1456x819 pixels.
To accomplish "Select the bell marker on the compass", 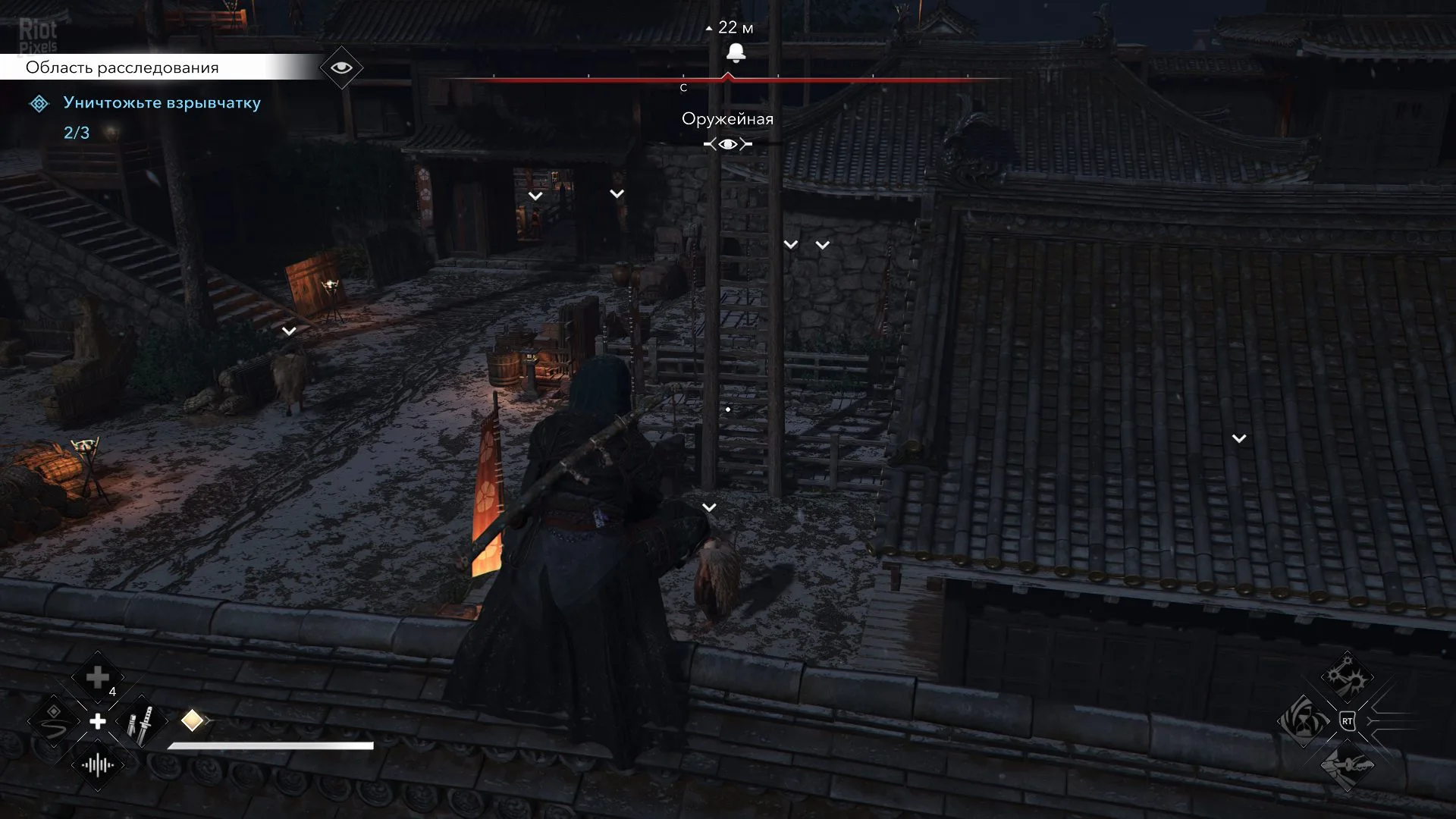I will point(736,52).
